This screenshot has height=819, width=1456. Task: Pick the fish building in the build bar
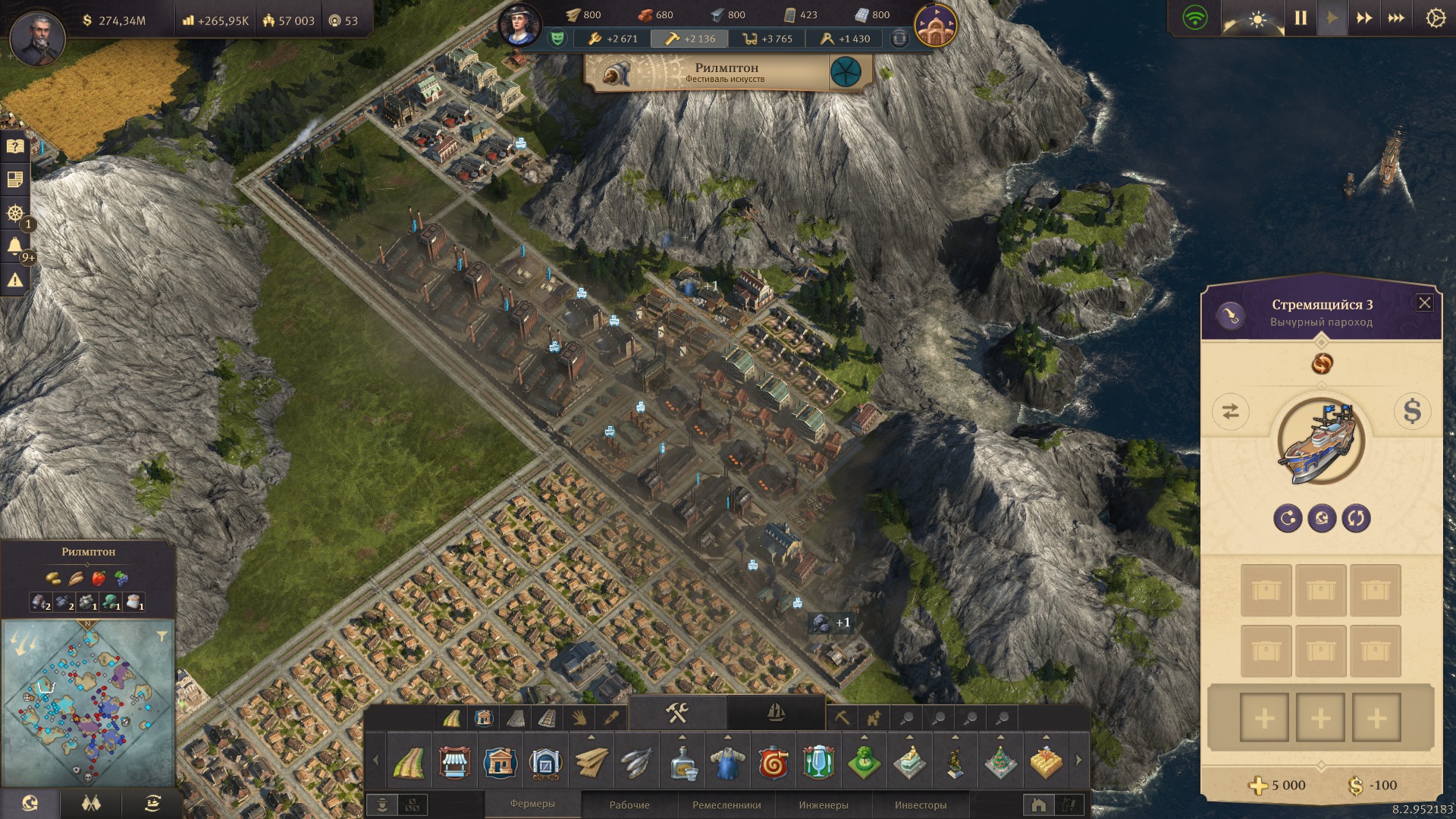point(636,761)
